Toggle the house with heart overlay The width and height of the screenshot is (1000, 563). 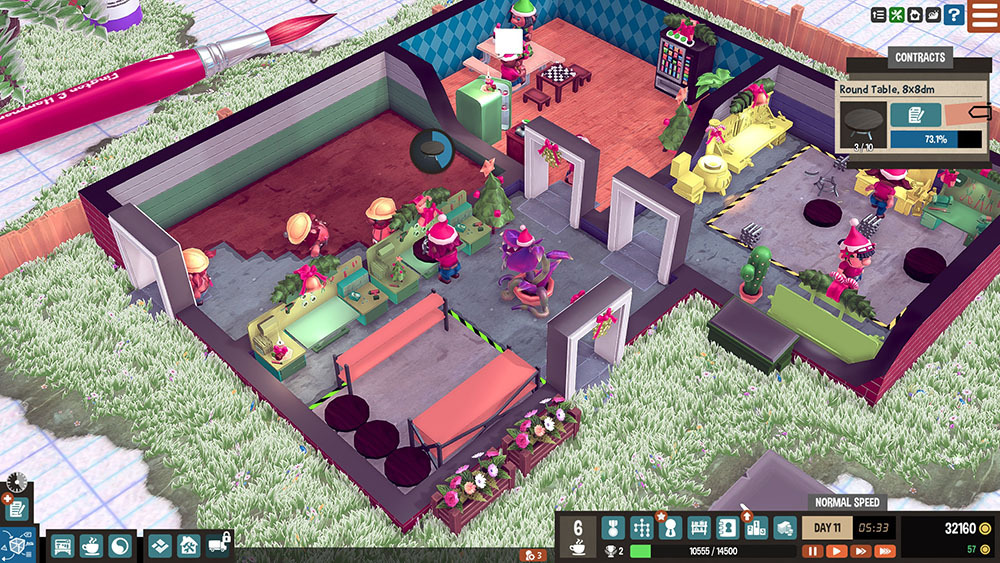point(915,15)
